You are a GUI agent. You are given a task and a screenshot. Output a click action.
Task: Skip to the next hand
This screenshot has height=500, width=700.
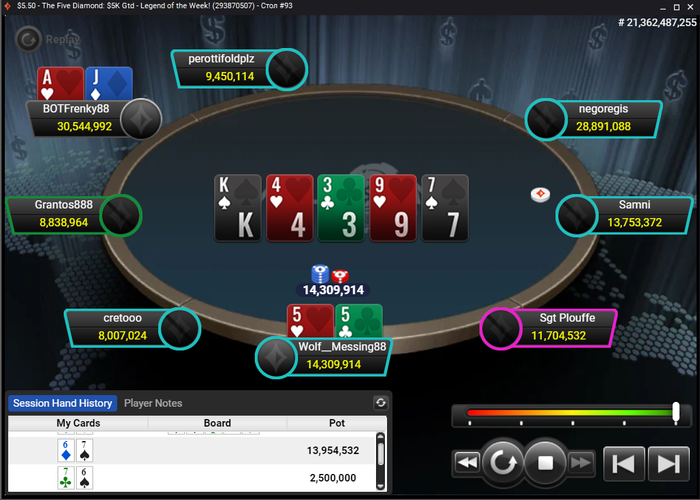pyautogui.click(x=665, y=463)
